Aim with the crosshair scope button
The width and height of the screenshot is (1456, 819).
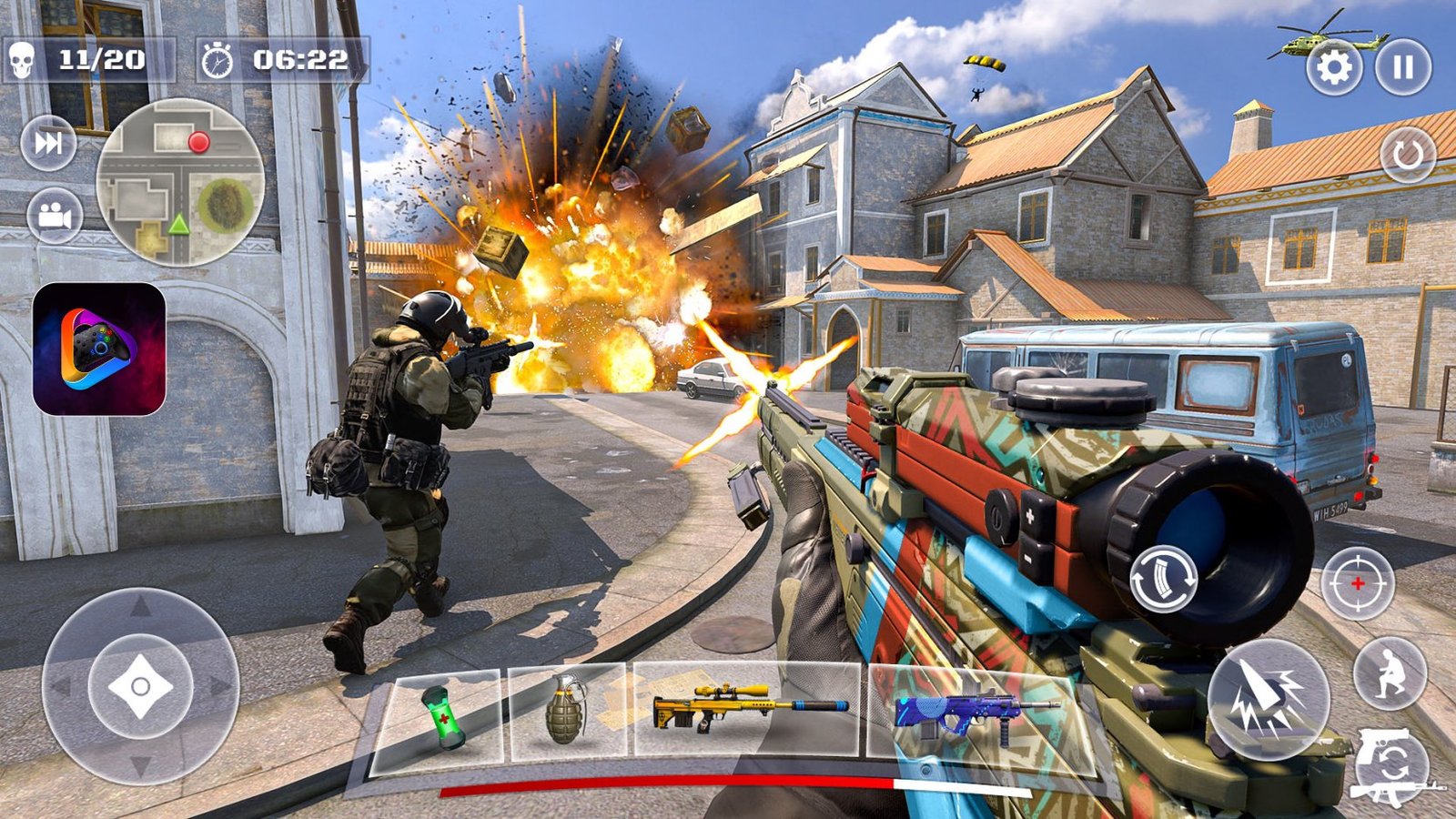coord(1357,583)
